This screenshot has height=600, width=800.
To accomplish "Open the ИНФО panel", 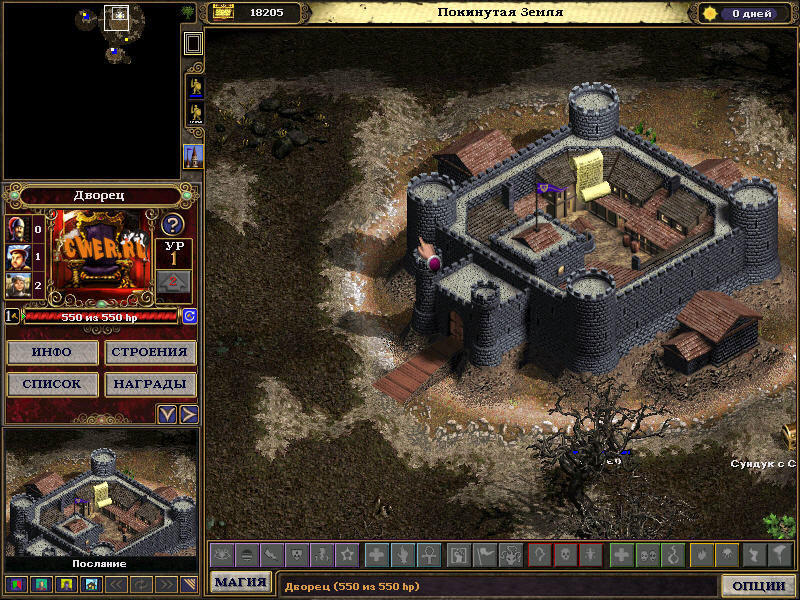I will (x=52, y=352).
